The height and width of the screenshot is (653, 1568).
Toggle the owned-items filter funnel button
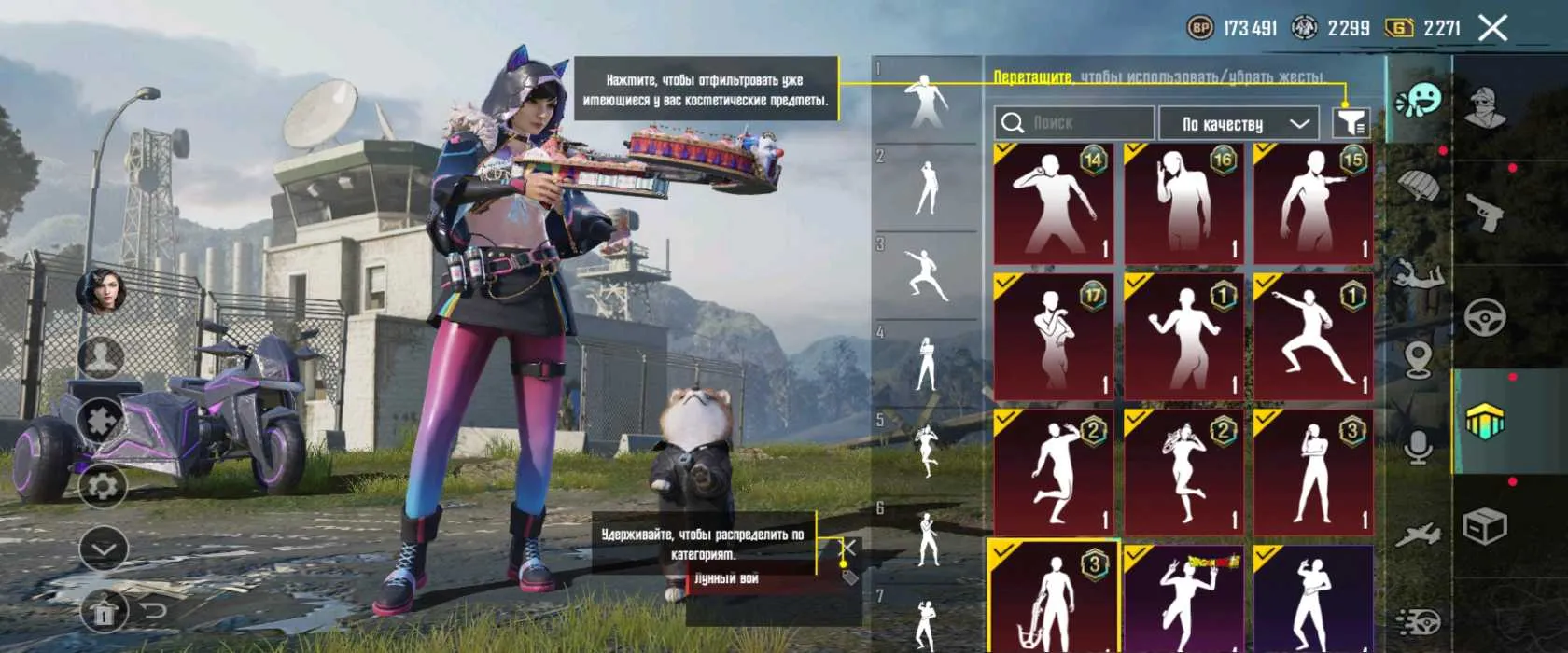point(1351,122)
